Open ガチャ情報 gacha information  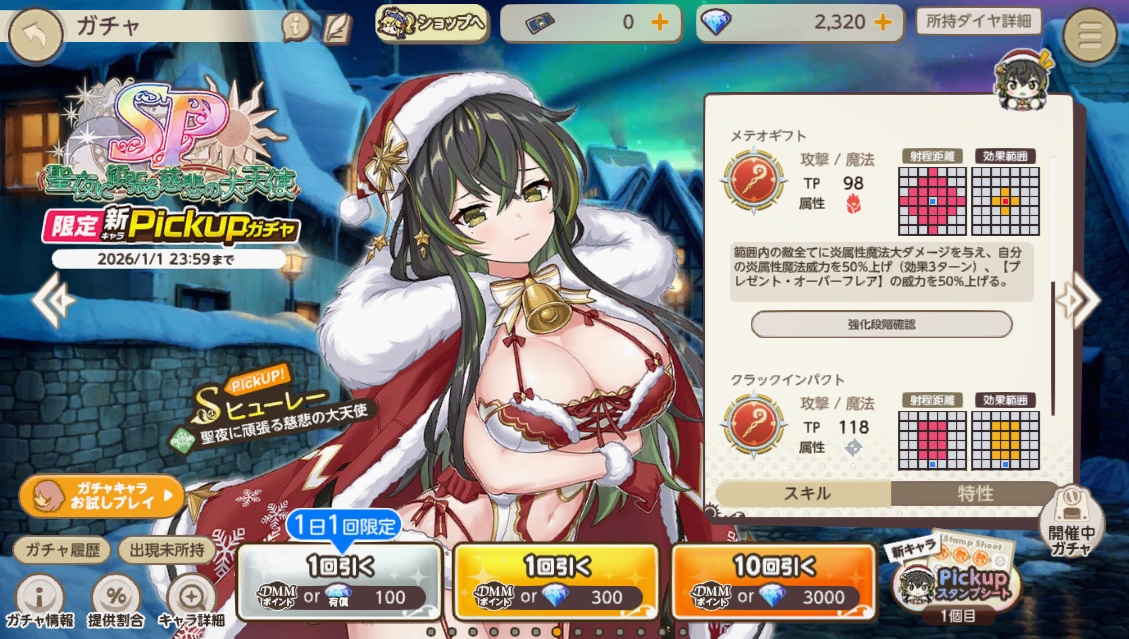[38, 601]
